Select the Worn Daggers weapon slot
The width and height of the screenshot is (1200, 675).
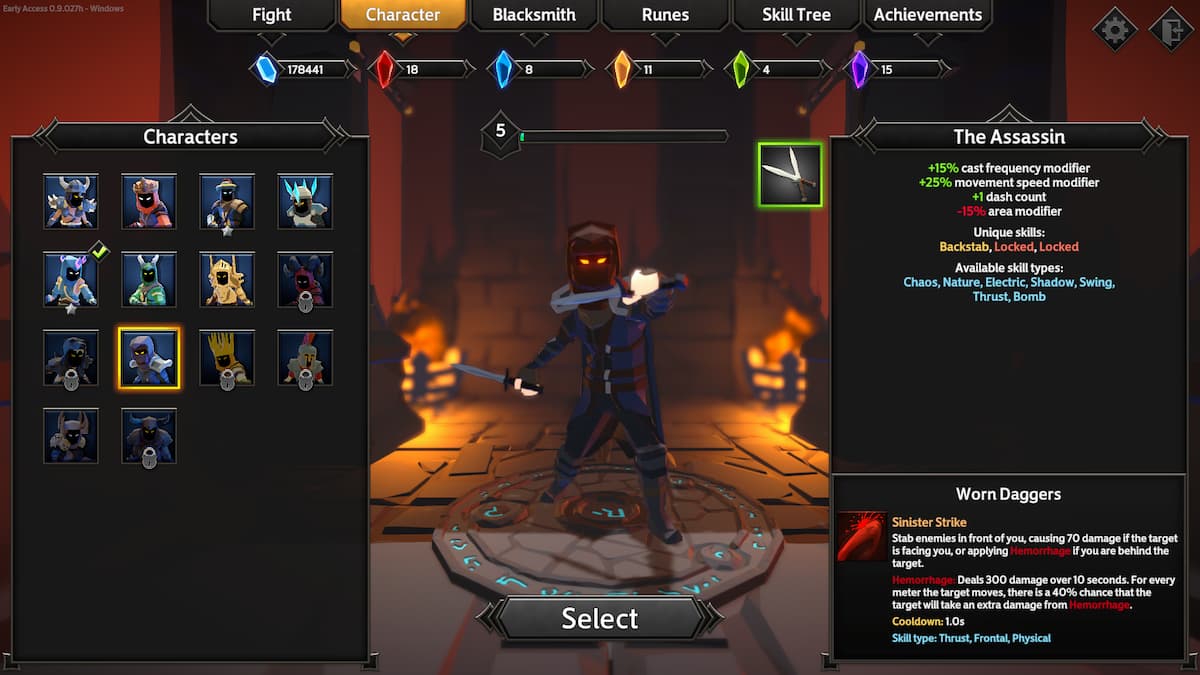pos(790,174)
